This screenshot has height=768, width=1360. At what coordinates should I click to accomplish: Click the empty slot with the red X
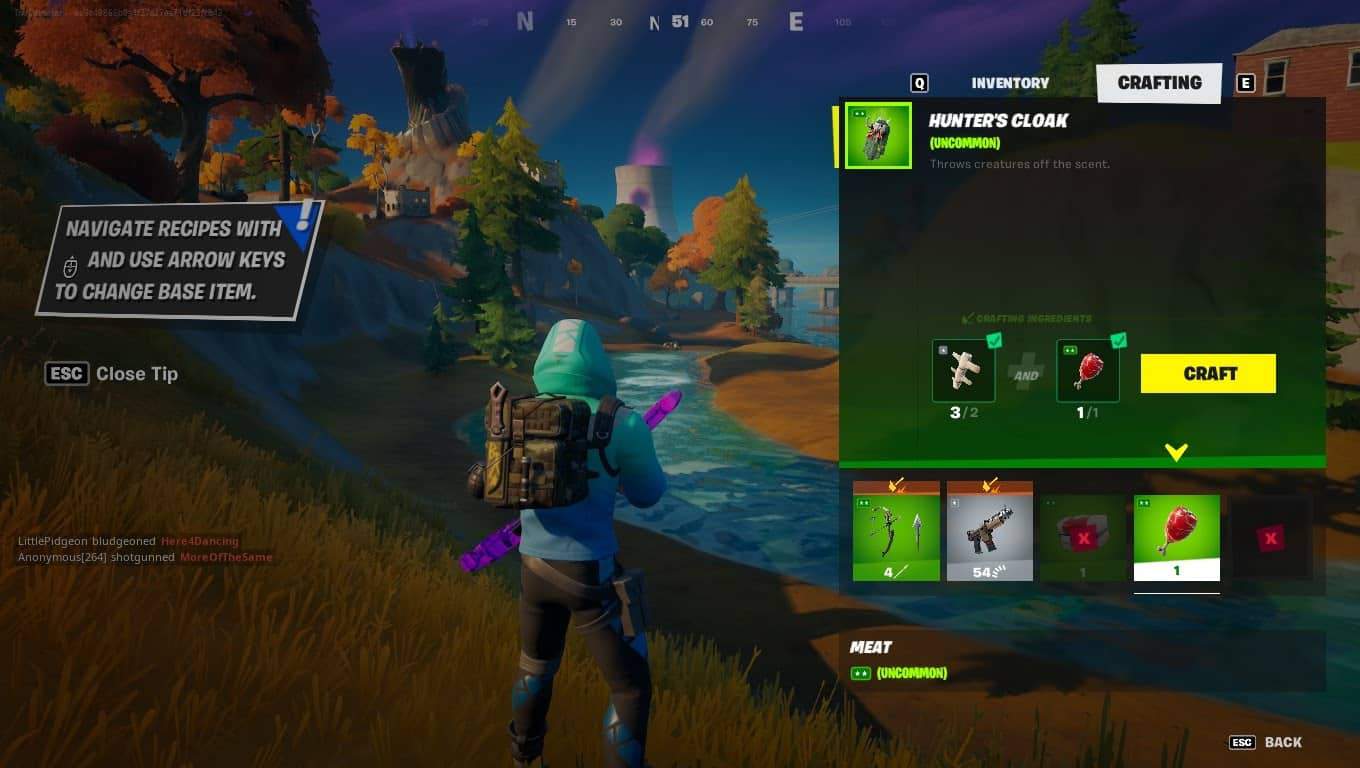click(x=1271, y=535)
